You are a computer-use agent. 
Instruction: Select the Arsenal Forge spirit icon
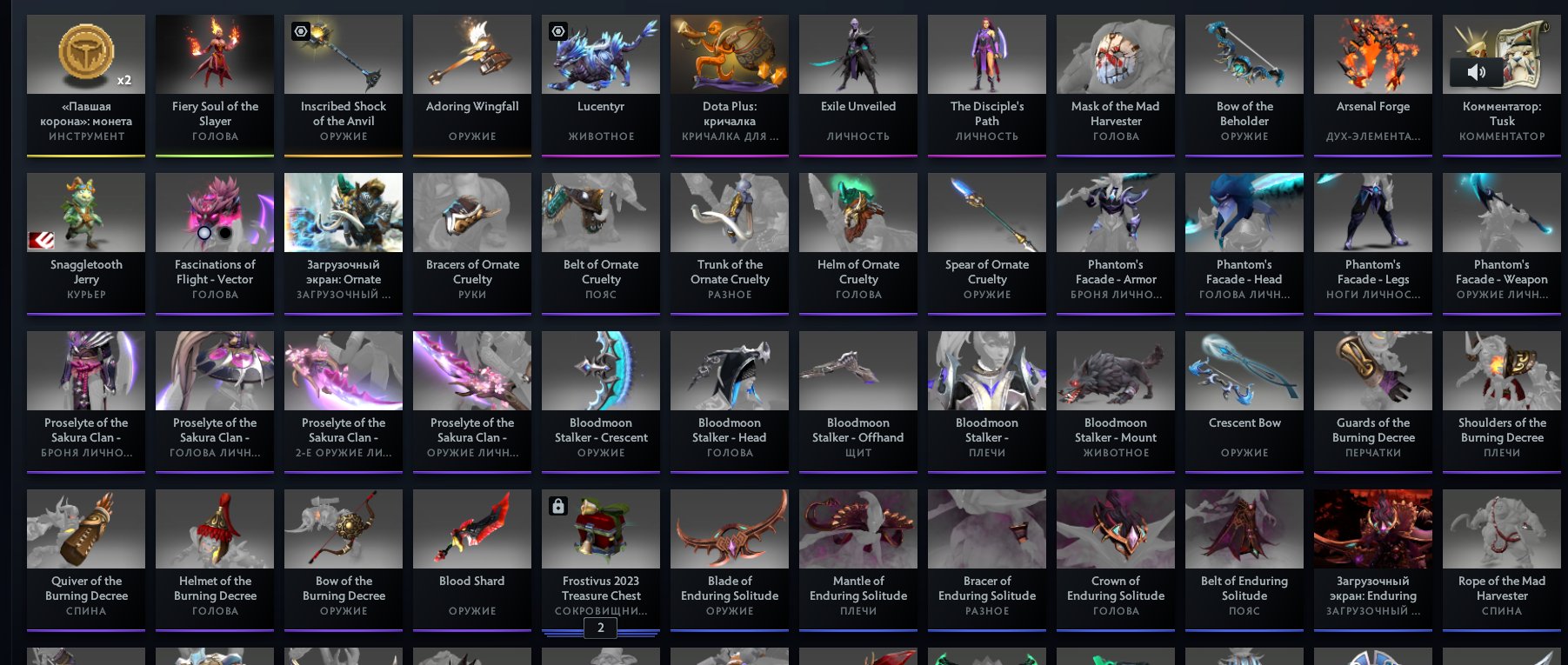(1372, 53)
